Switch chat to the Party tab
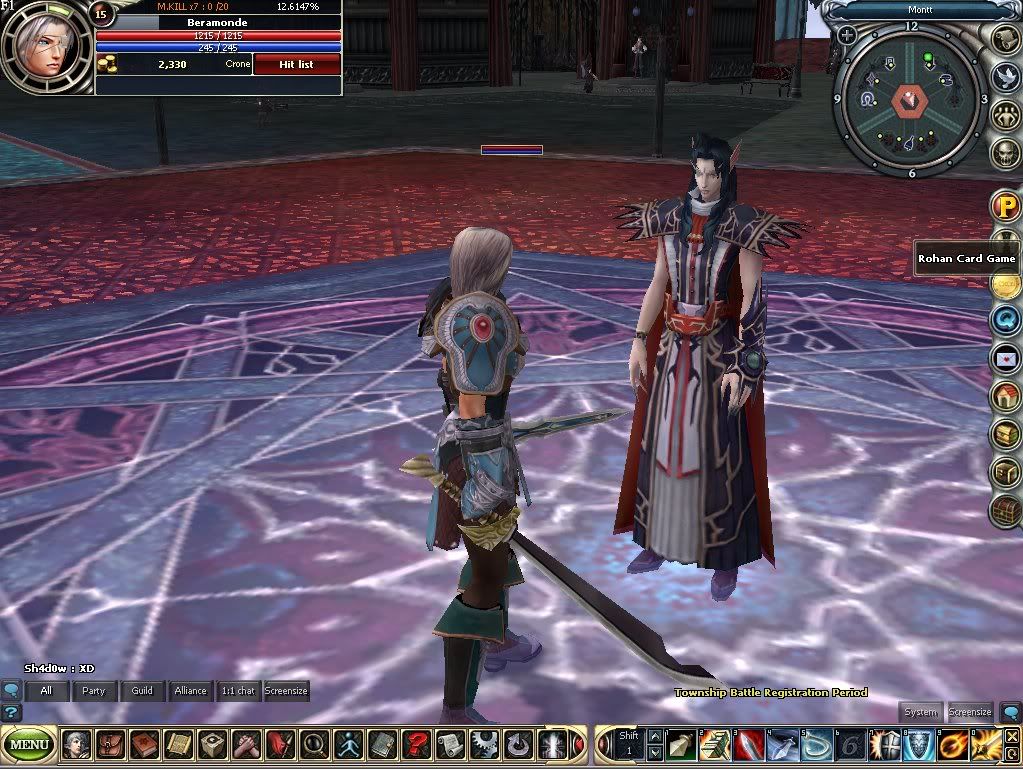The height and width of the screenshot is (769, 1023). click(x=94, y=691)
